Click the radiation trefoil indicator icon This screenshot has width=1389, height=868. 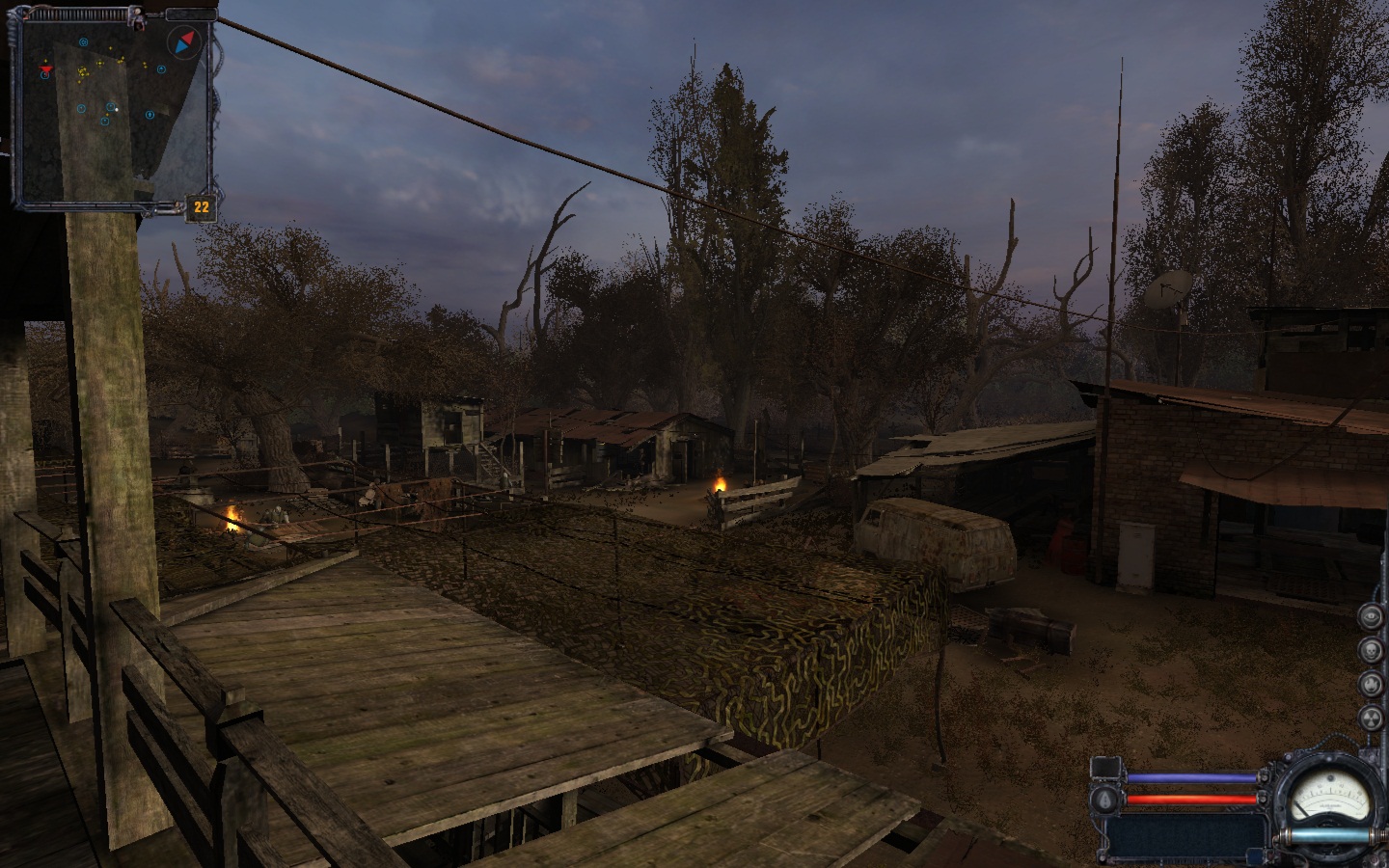coord(1371,717)
